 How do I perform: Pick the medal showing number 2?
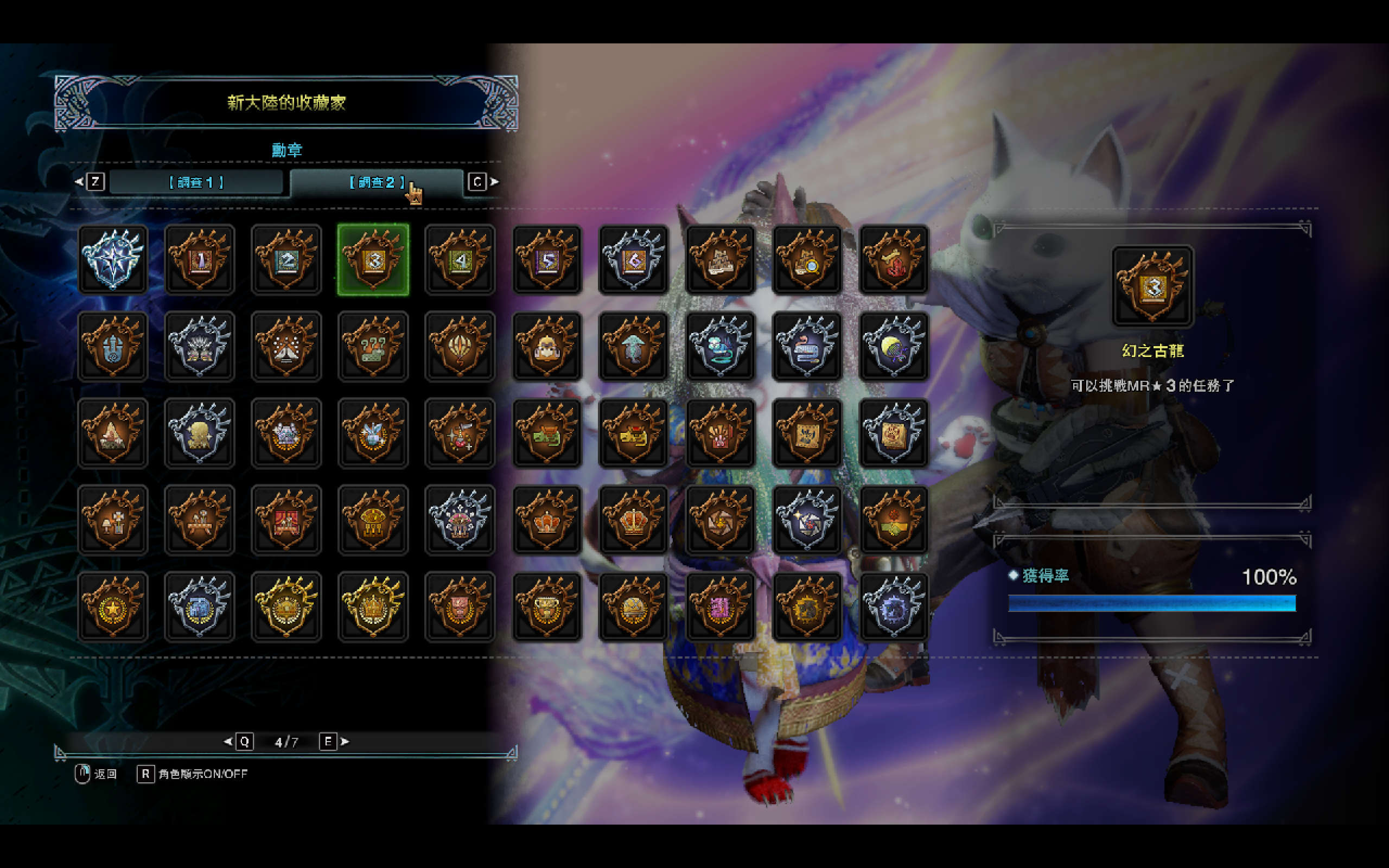tap(286, 260)
